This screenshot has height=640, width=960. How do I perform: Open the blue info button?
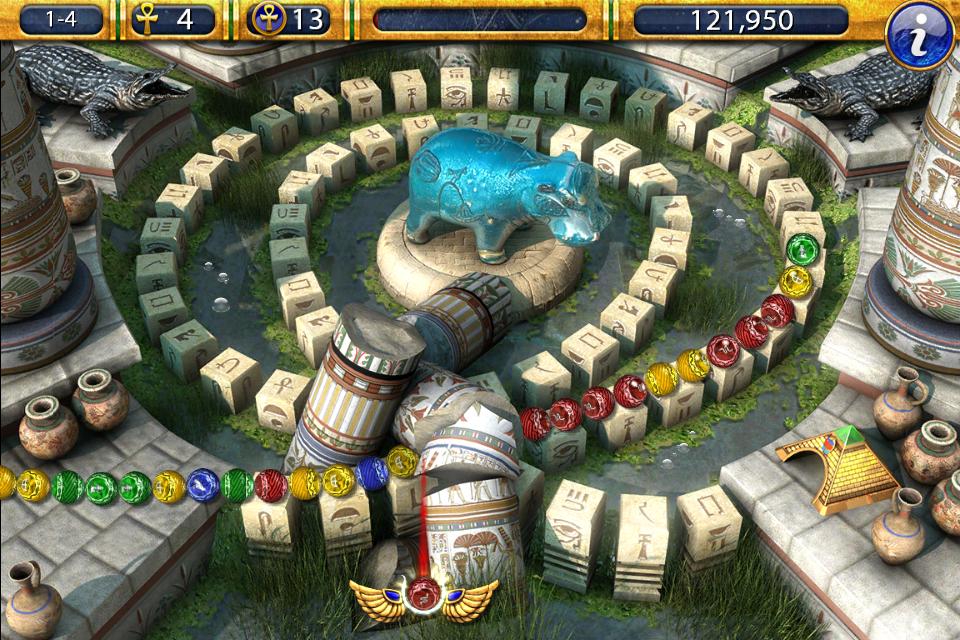click(x=920, y=34)
